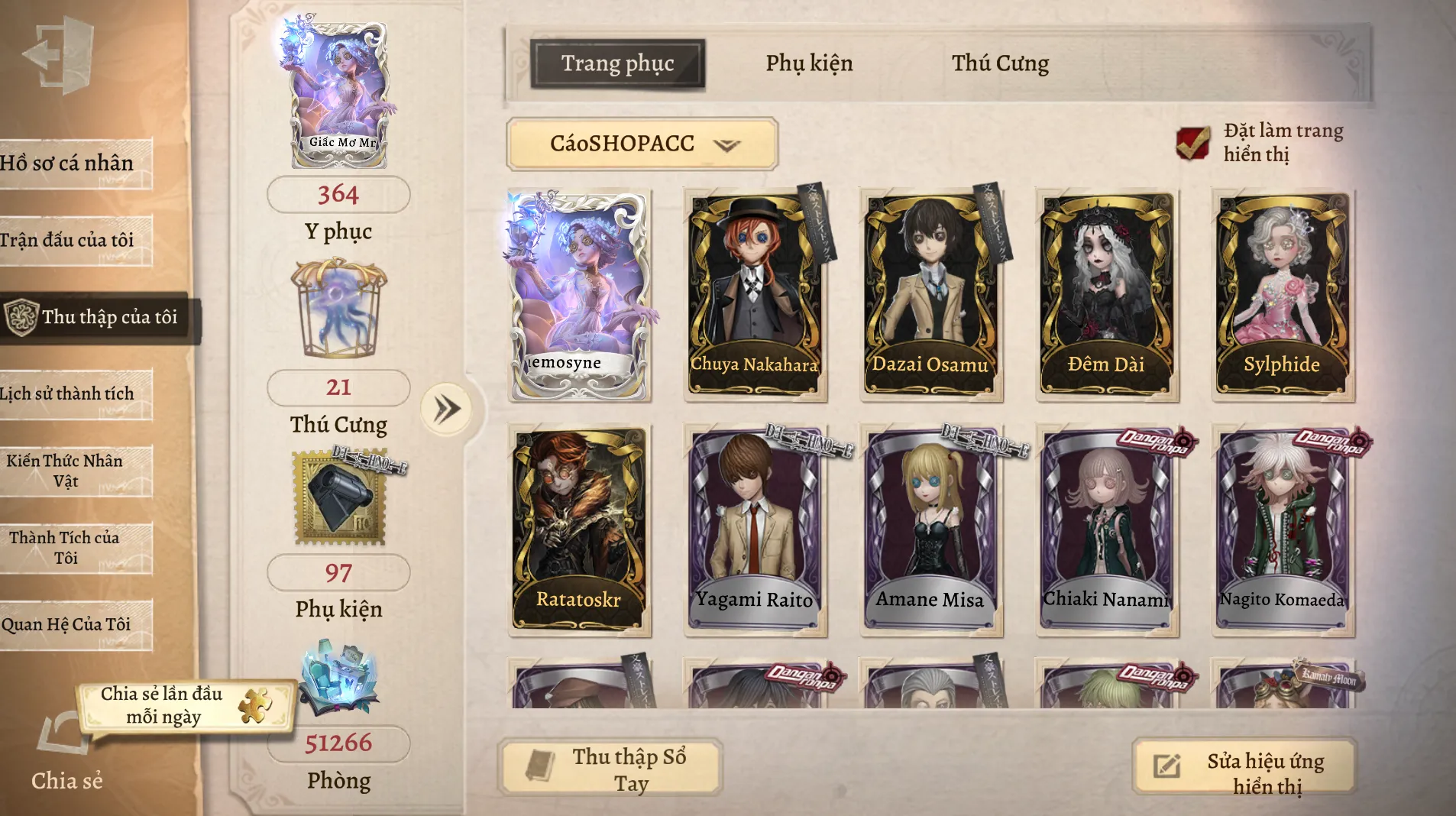The image size is (1456, 816).
Task: Open the Thú Cưng tab
Action: (x=1000, y=63)
